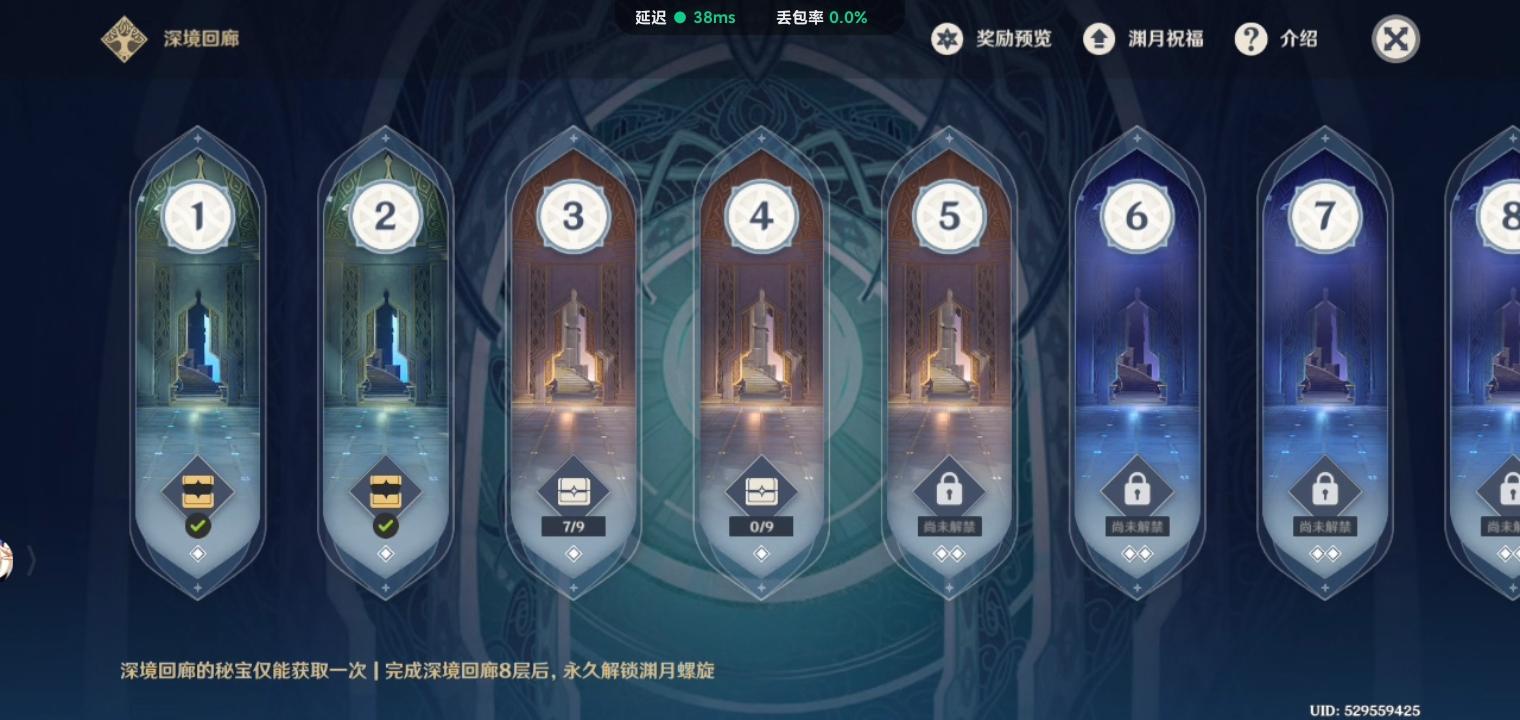Click the lock icon on Floor 7

(x=1325, y=487)
